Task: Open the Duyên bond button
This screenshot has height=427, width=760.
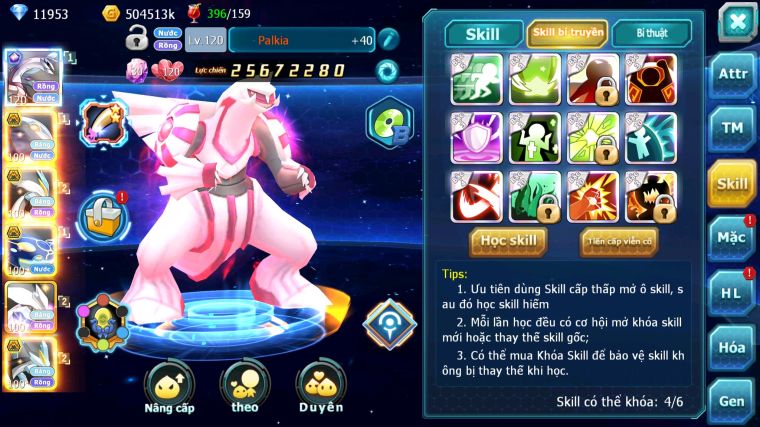Action: (321, 385)
